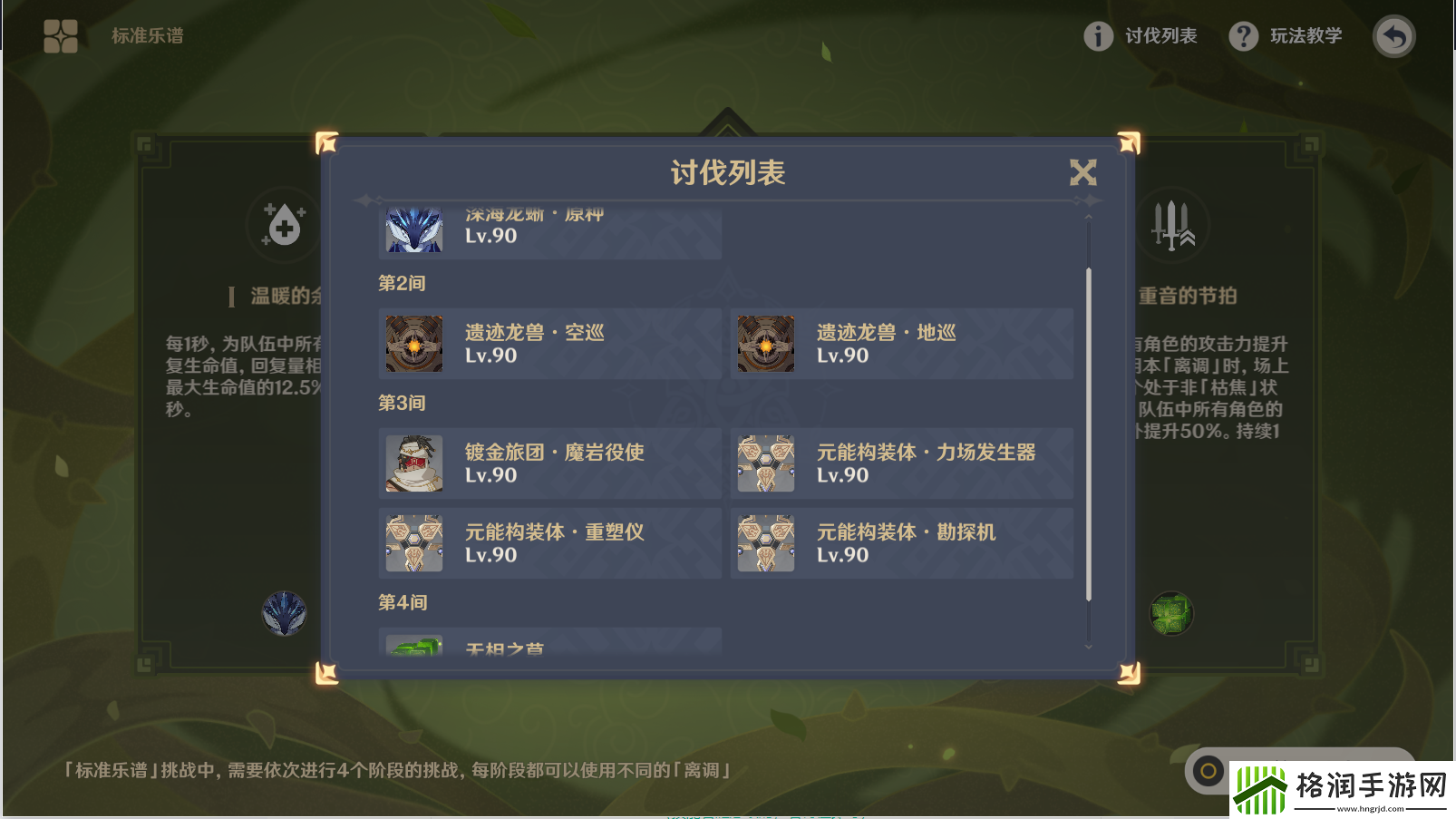Click the info icon beside 讨伐列表

coord(1098,37)
